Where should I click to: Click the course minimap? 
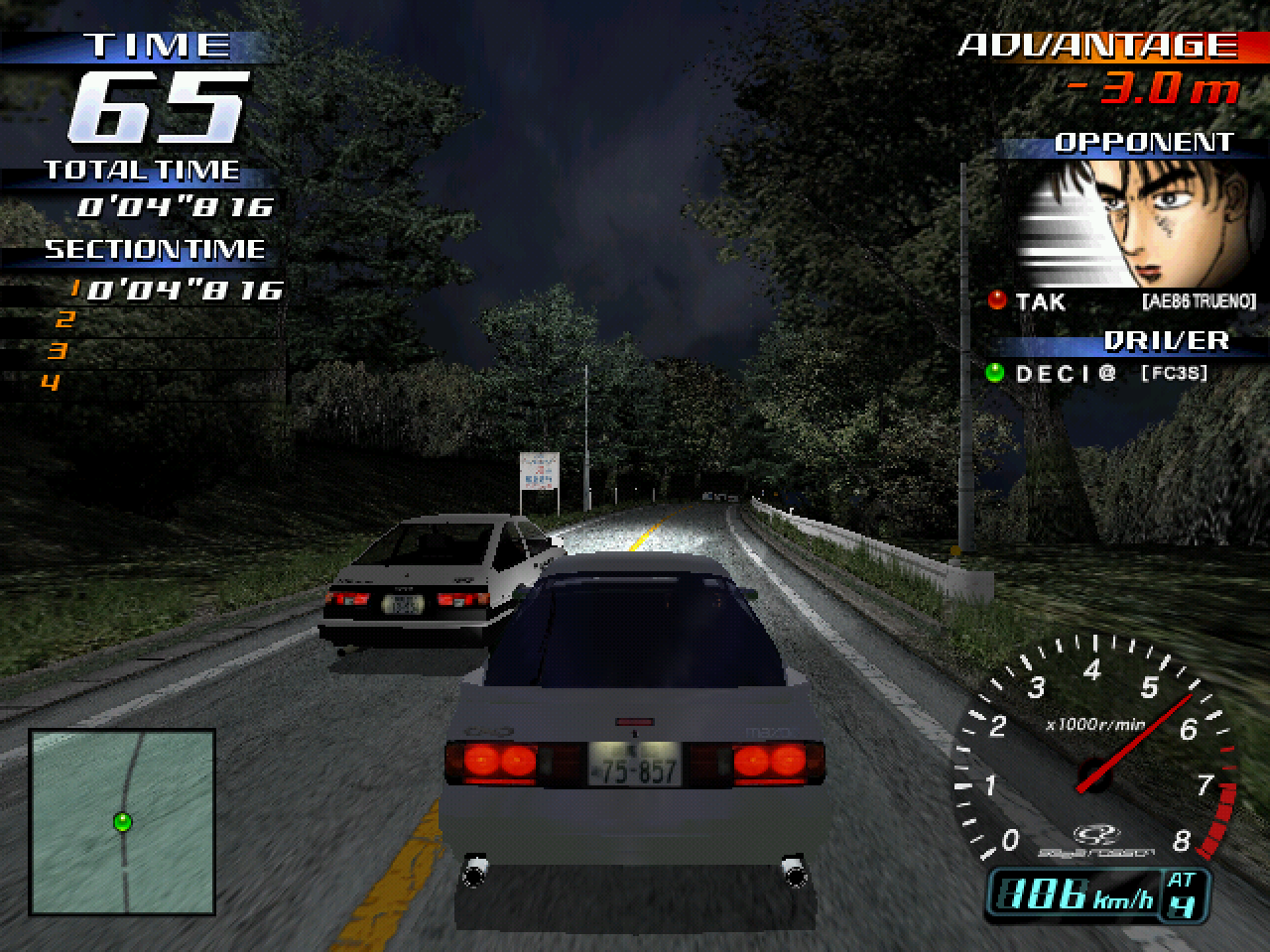123,822
